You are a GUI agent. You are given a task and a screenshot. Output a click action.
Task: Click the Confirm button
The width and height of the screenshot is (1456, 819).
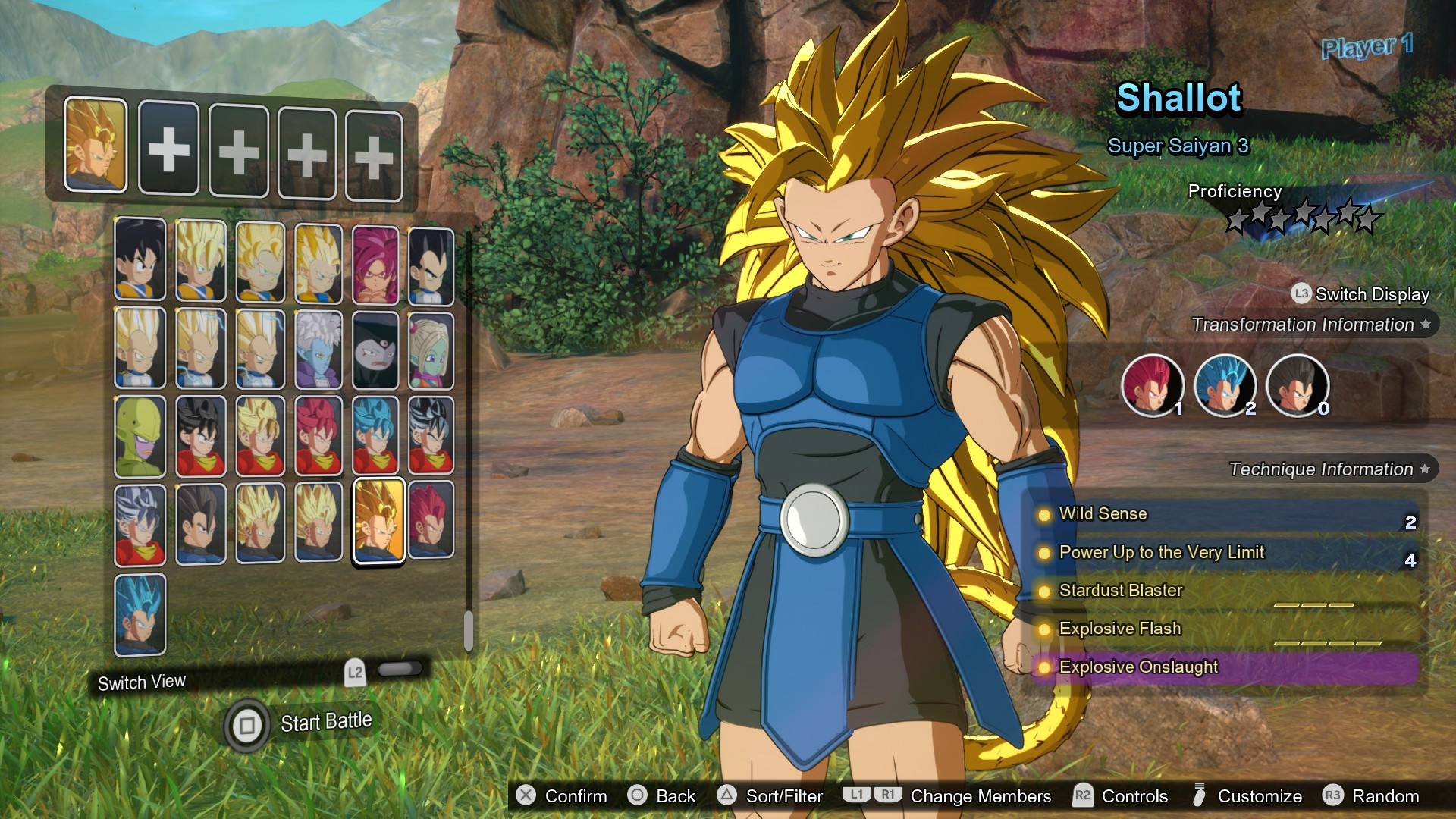[562, 796]
